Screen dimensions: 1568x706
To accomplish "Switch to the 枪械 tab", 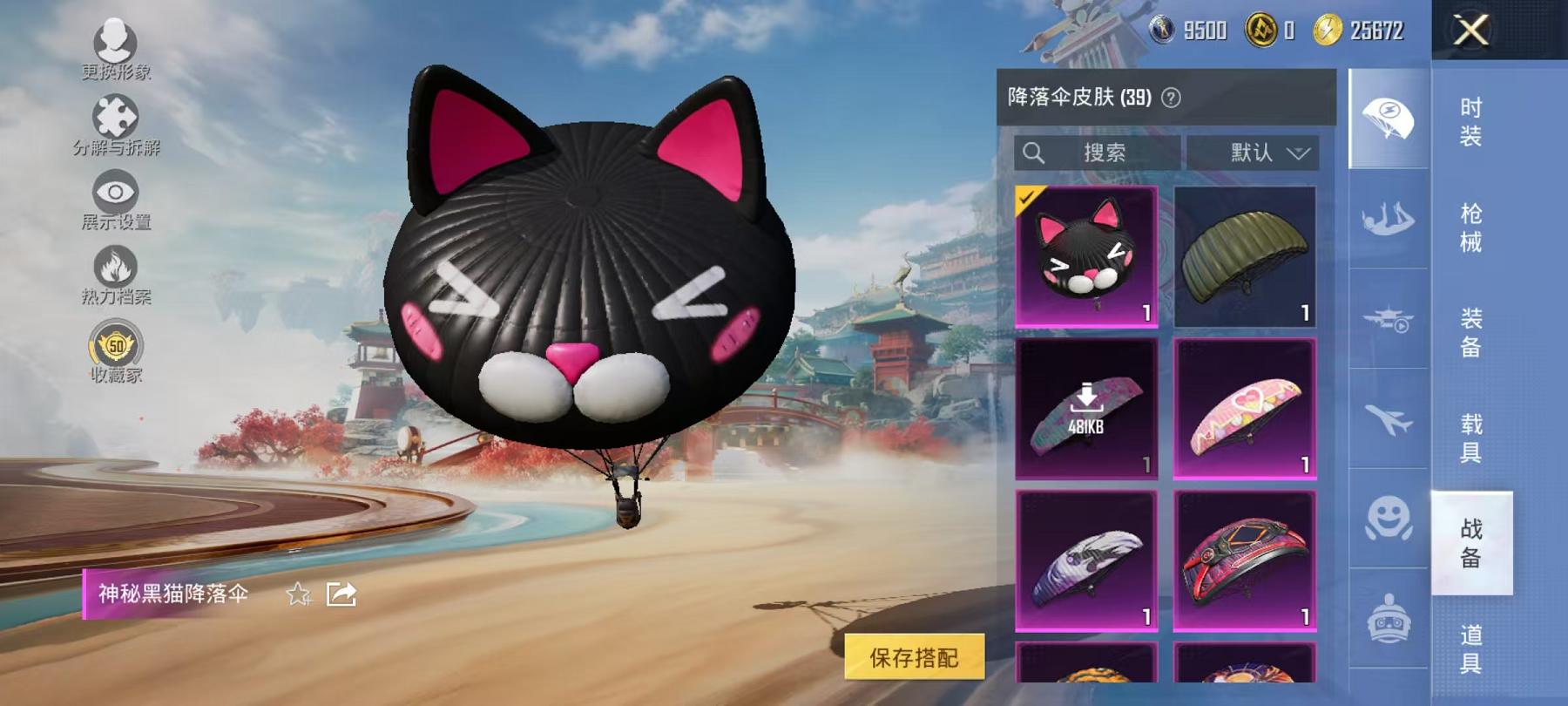I will (1472, 227).
